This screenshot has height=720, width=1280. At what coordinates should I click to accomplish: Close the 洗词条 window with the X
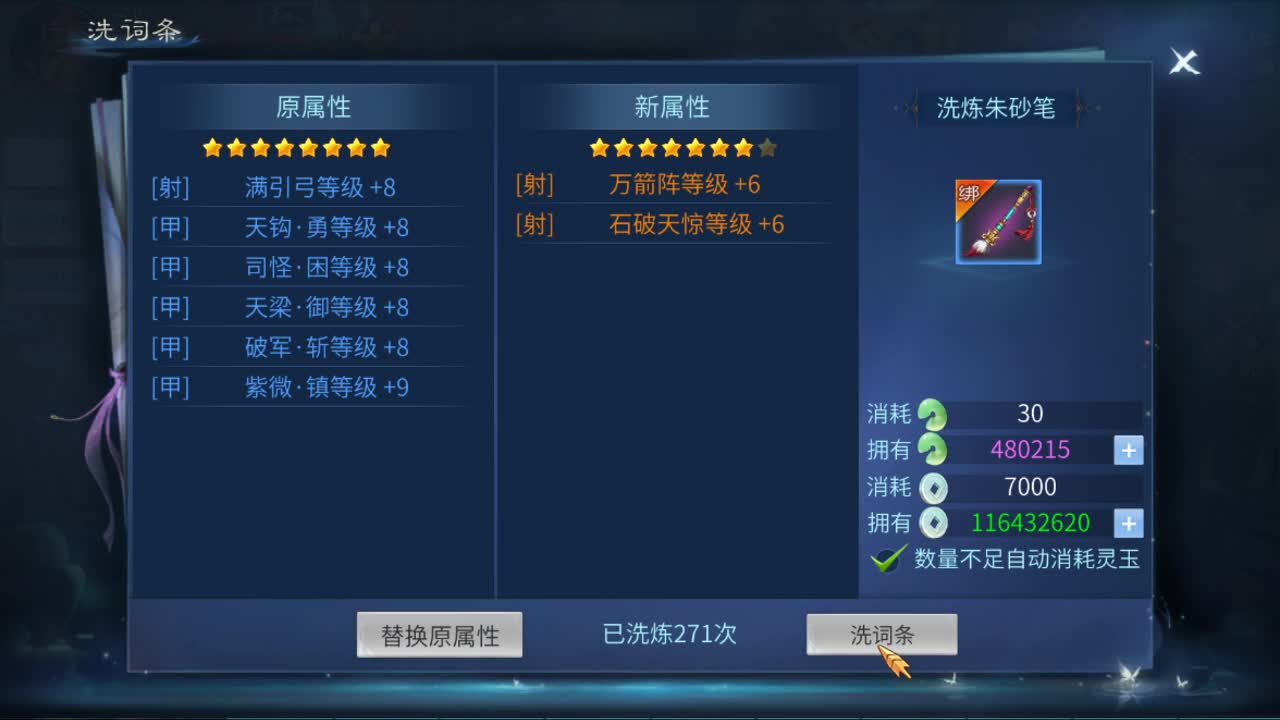pos(1184,62)
